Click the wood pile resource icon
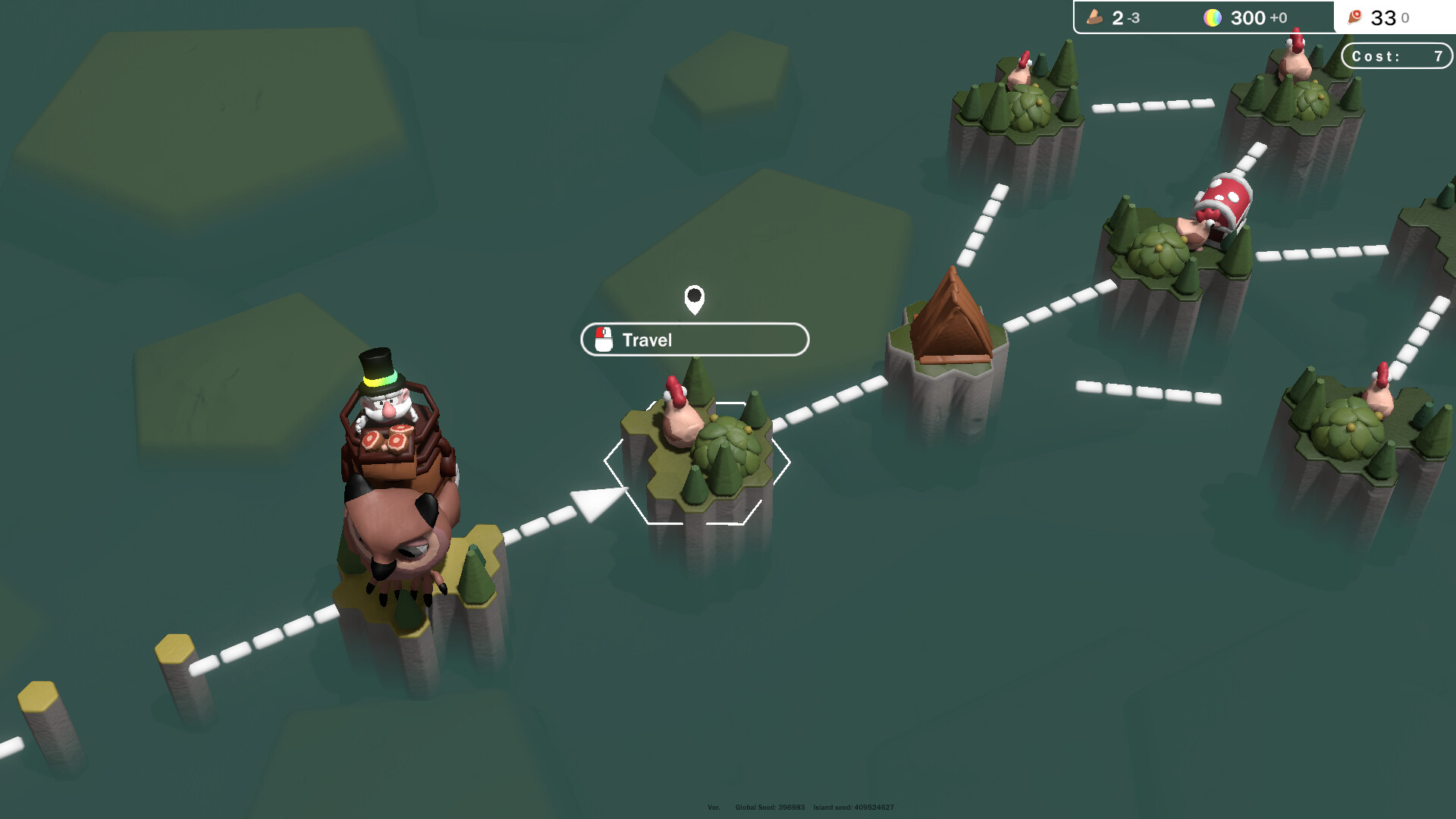1456x819 pixels. [1094, 17]
